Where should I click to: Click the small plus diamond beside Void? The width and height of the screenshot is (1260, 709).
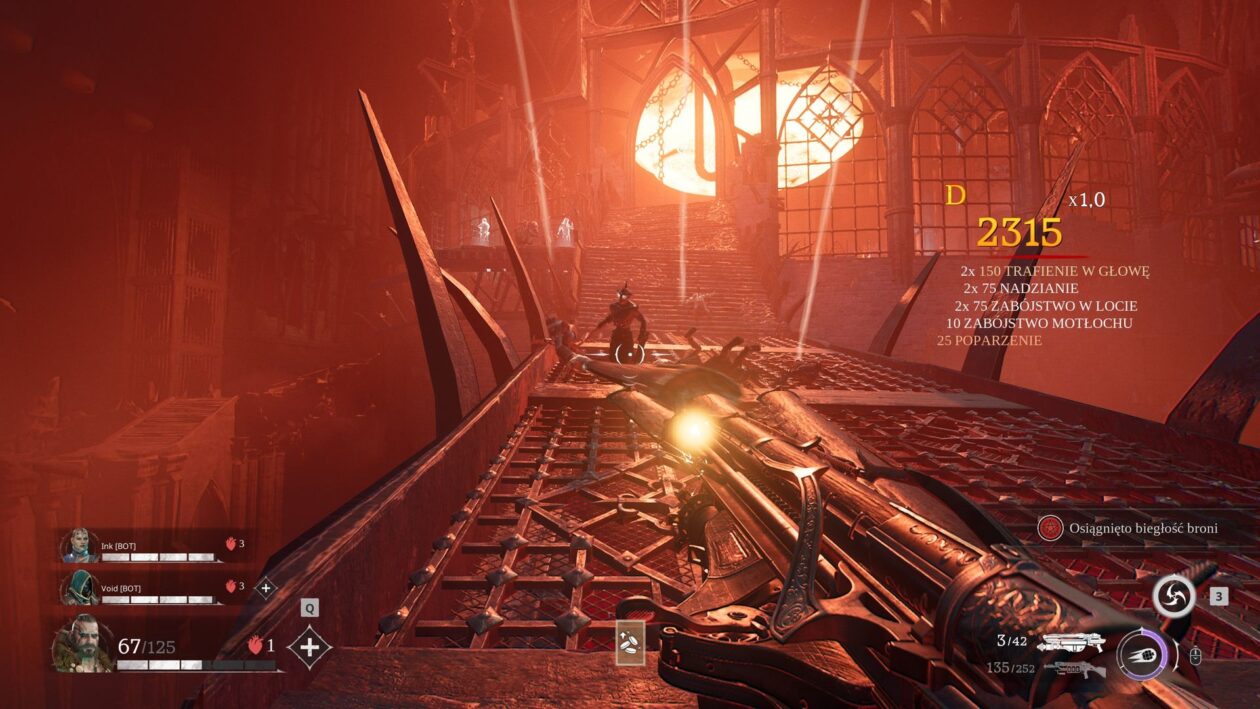click(265, 588)
